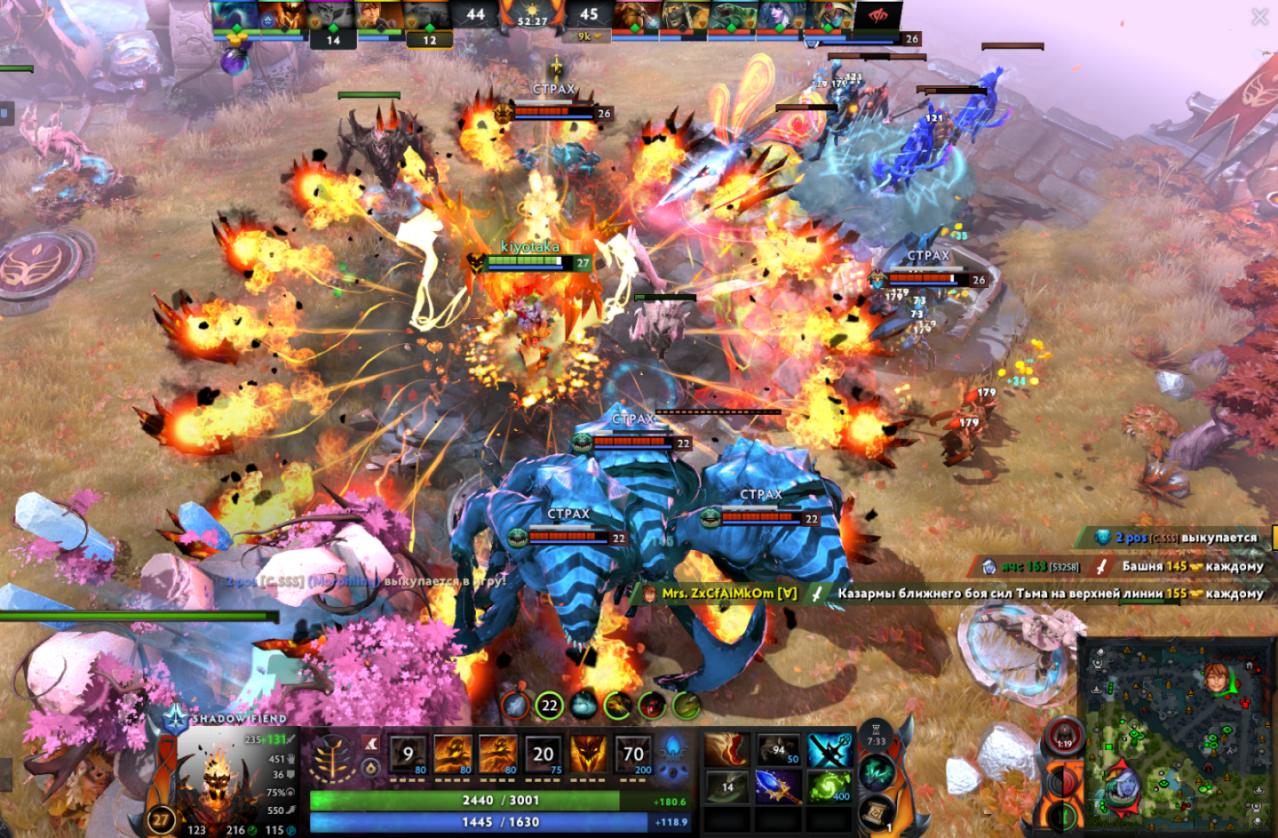Use the inventory item with 94 cooldown
This screenshot has width=1278, height=838.
point(777,750)
